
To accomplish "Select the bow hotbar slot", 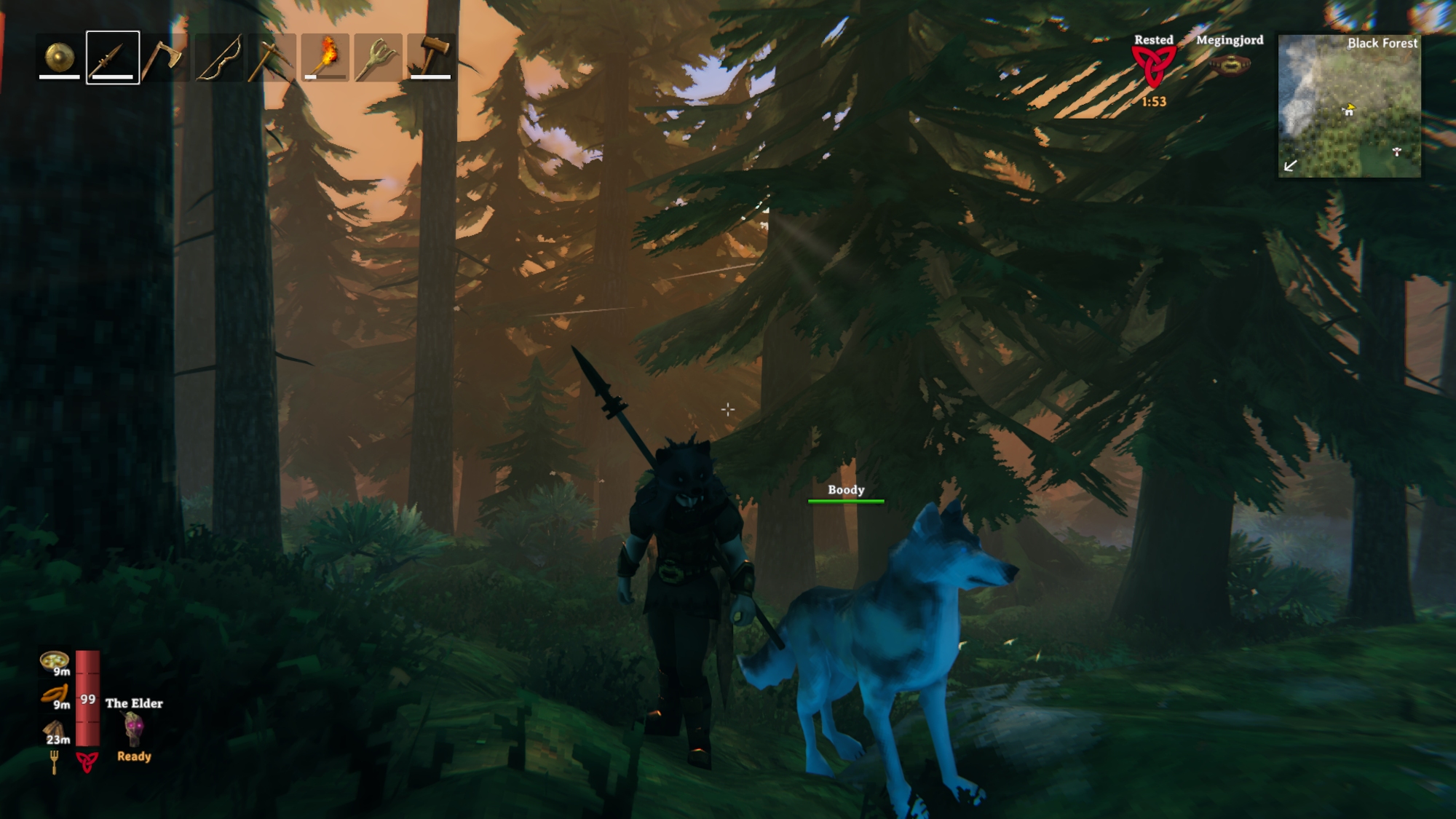I will (x=219, y=57).
